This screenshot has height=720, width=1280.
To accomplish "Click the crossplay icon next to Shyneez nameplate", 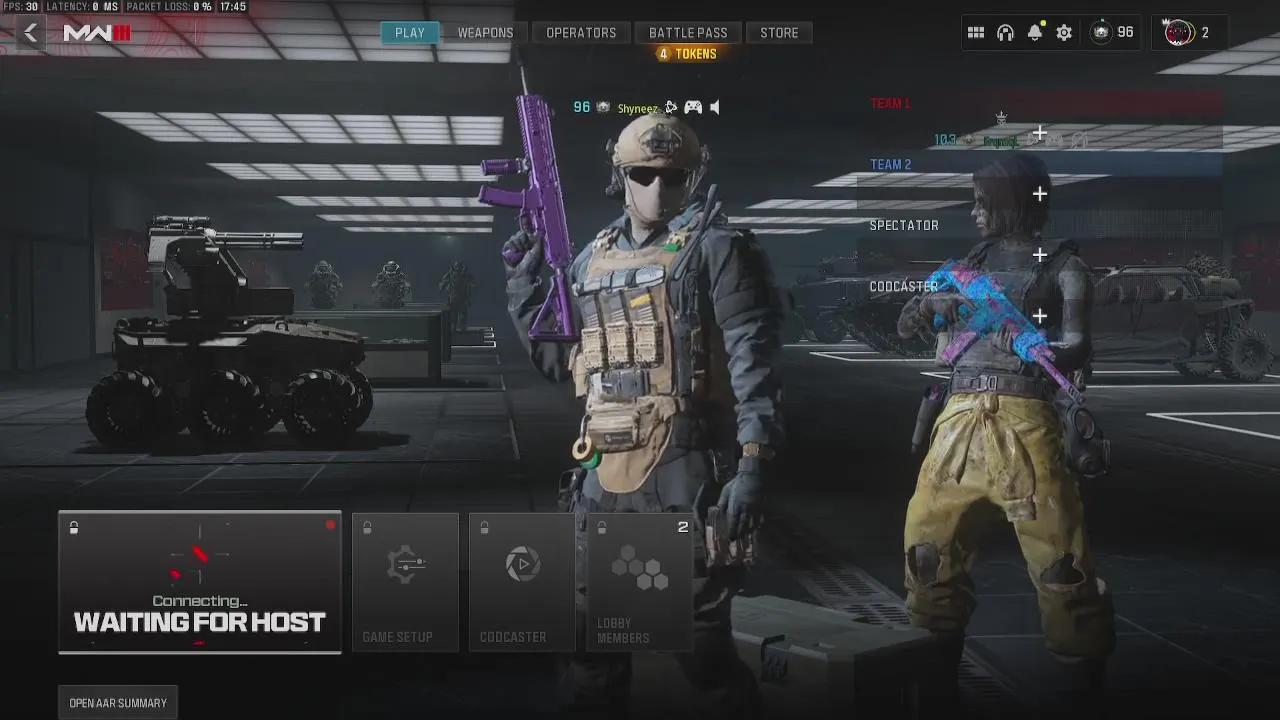I will [x=671, y=107].
